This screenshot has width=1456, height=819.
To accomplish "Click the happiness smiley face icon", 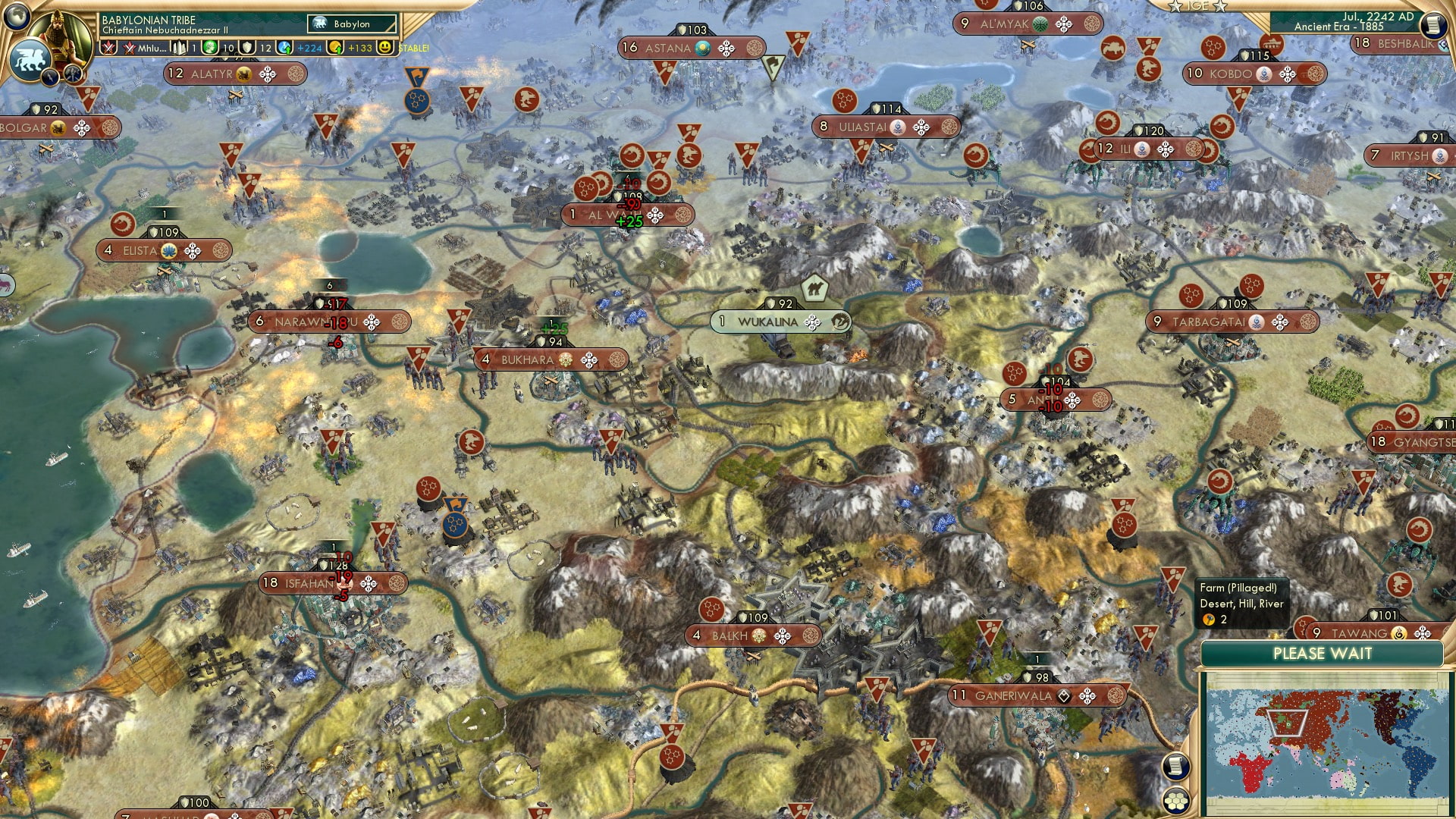I will click(x=384, y=48).
